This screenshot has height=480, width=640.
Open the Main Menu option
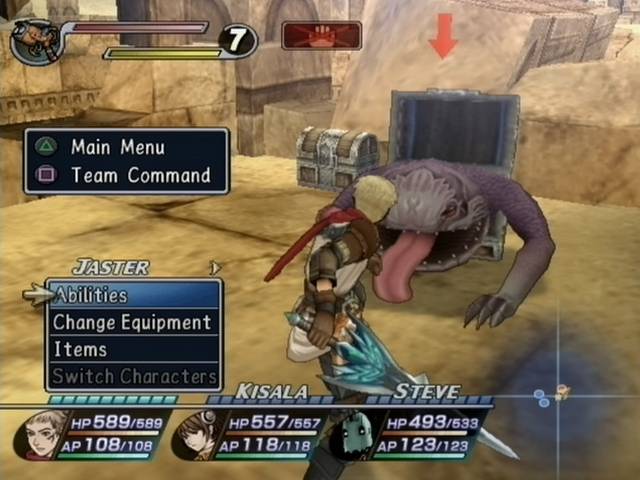tap(117, 147)
